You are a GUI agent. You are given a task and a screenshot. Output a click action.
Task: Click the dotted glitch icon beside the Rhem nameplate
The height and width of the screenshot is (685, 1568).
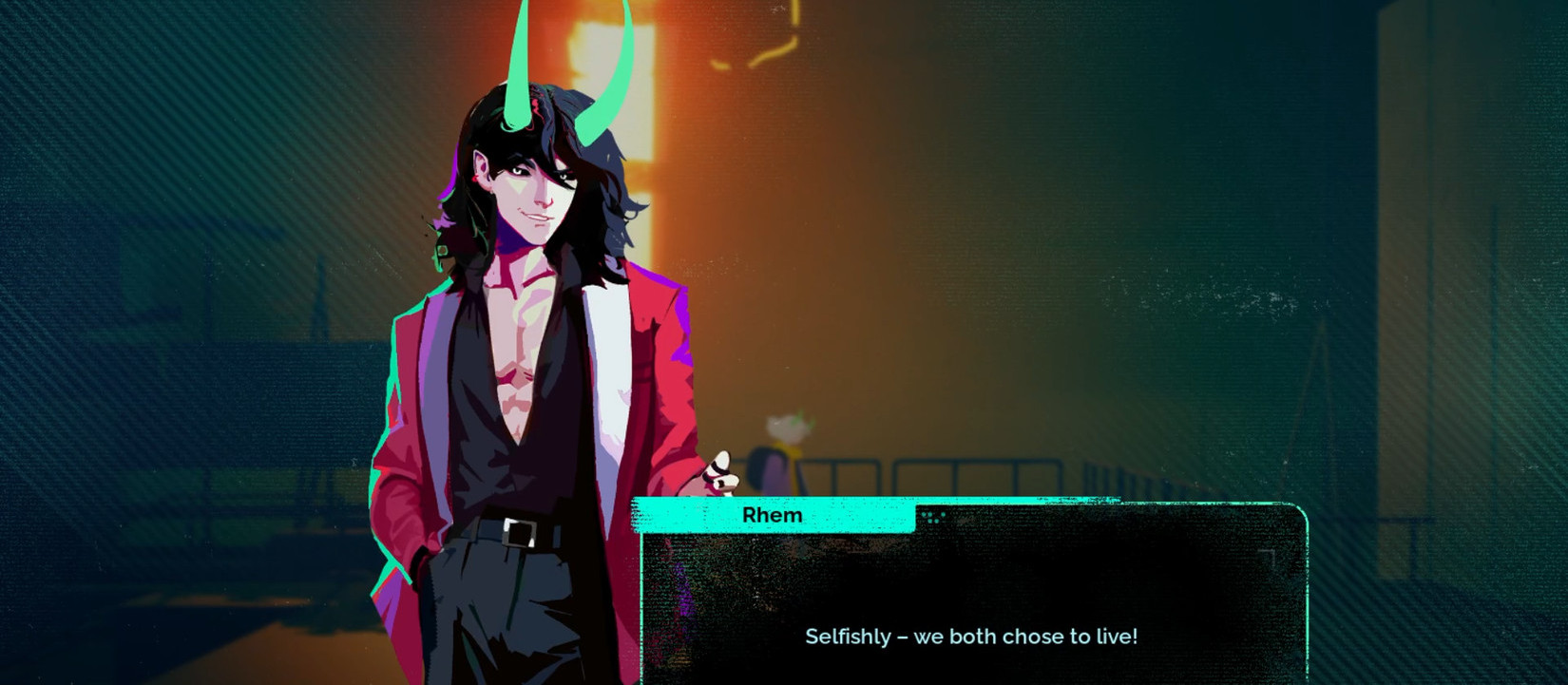coord(934,518)
